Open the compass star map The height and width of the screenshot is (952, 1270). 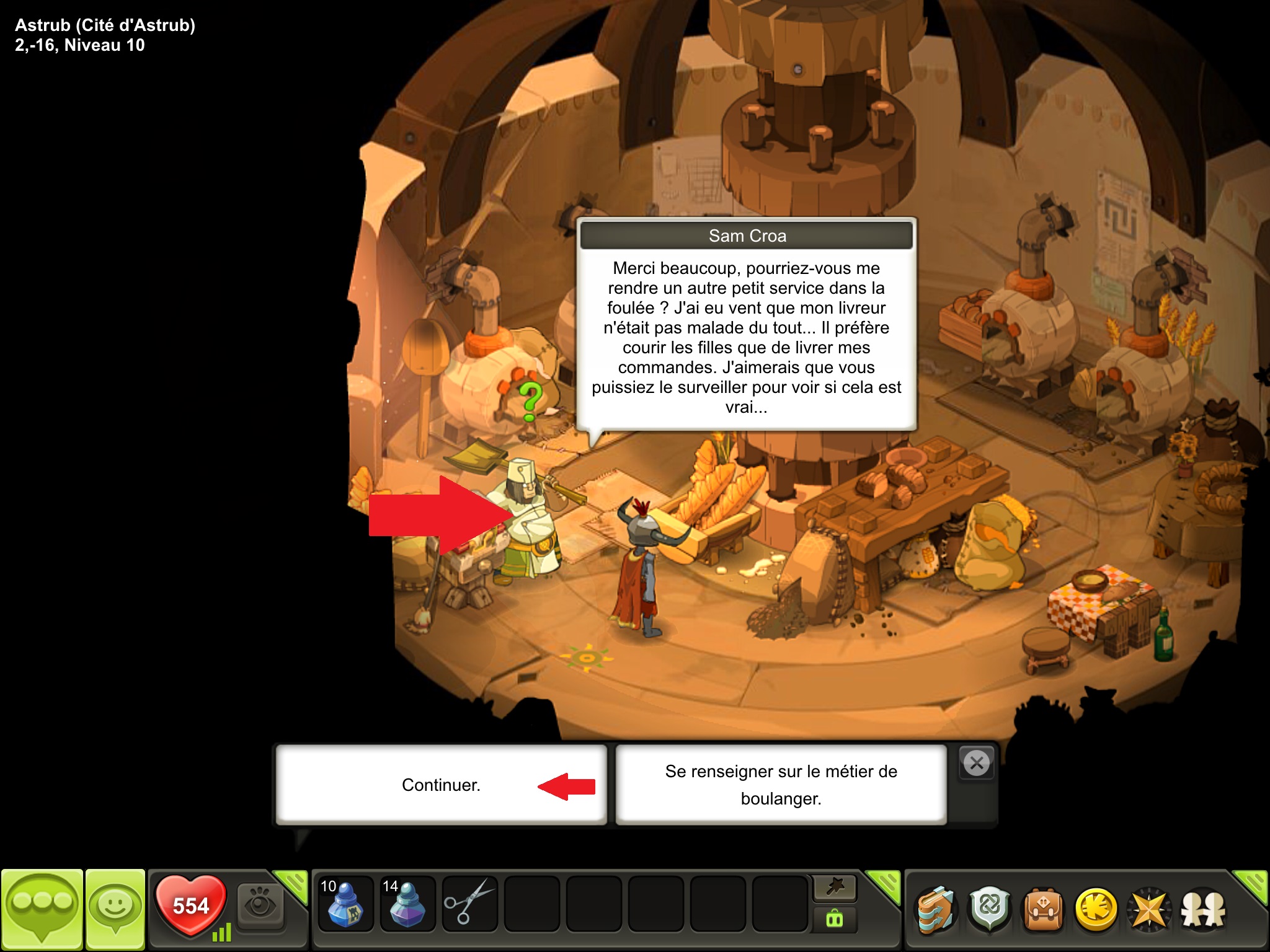click(1149, 910)
